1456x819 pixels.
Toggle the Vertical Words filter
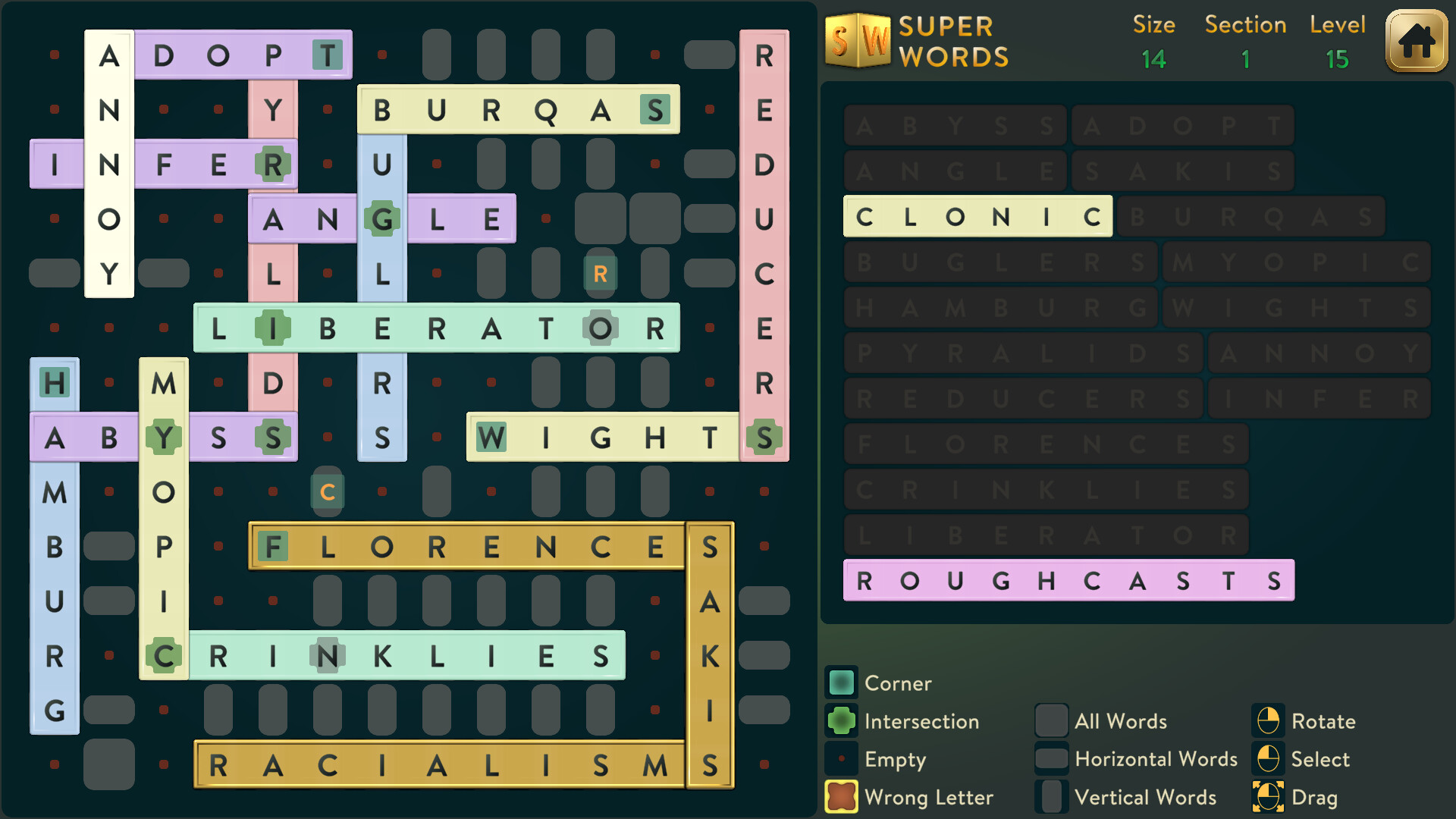pyautogui.click(x=1052, y=797)
